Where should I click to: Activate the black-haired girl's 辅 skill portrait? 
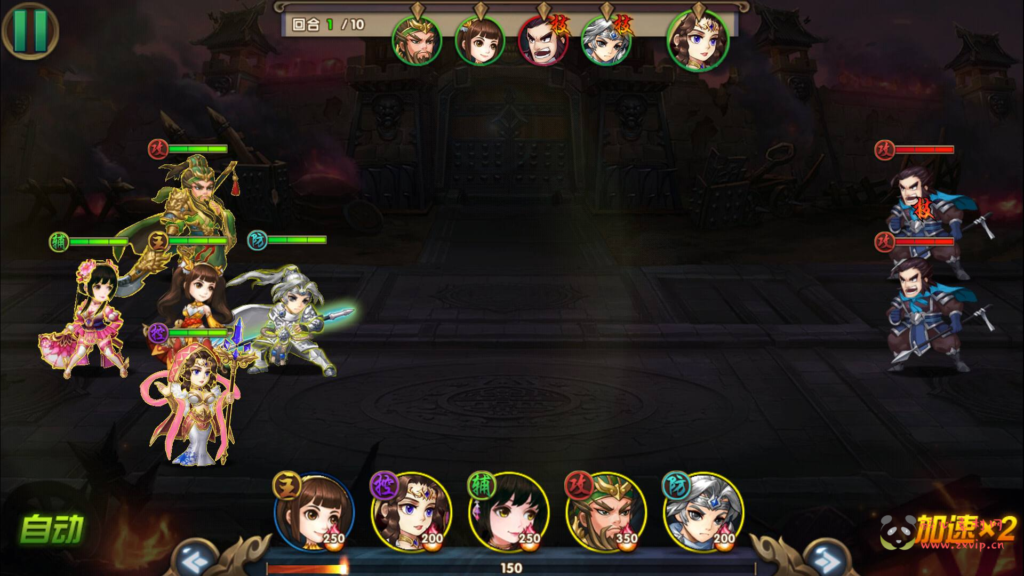[508, 512]
